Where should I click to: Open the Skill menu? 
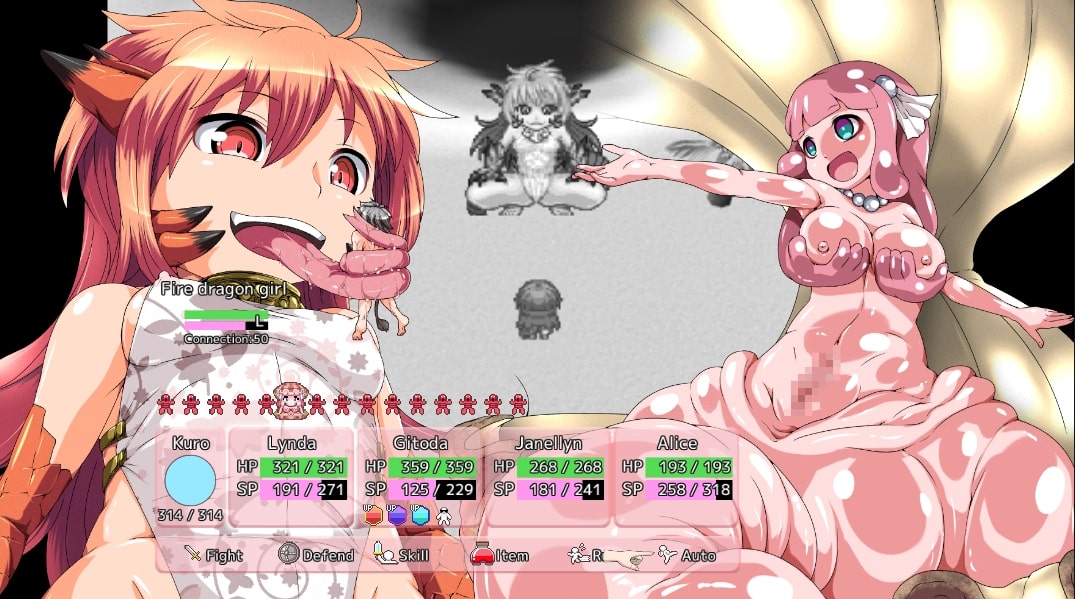[x=402, y=555]
